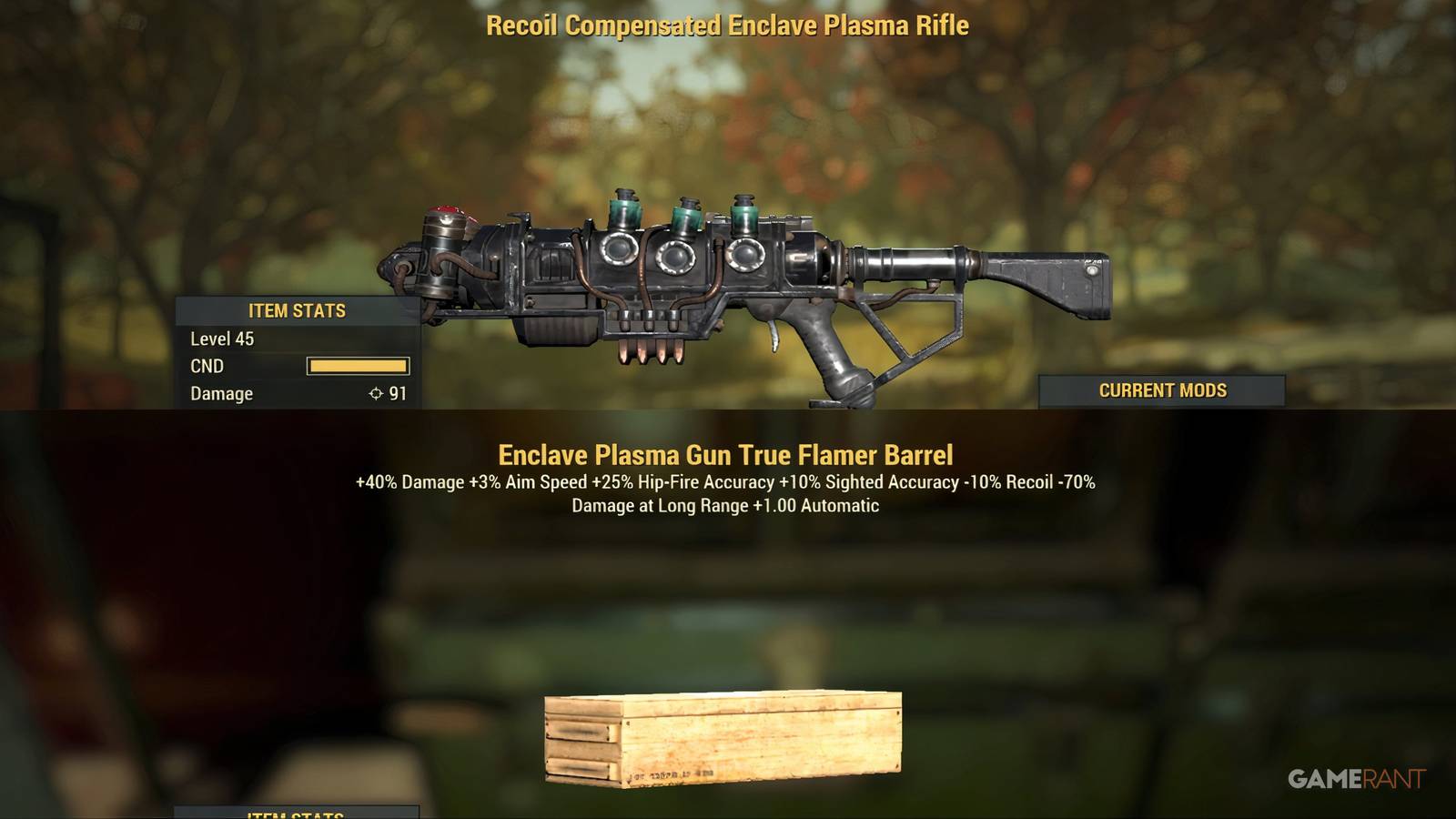This screenshot has width=1456, height=819.
Task: Click the Damage crosshair icon
Action: coord(375,393)
